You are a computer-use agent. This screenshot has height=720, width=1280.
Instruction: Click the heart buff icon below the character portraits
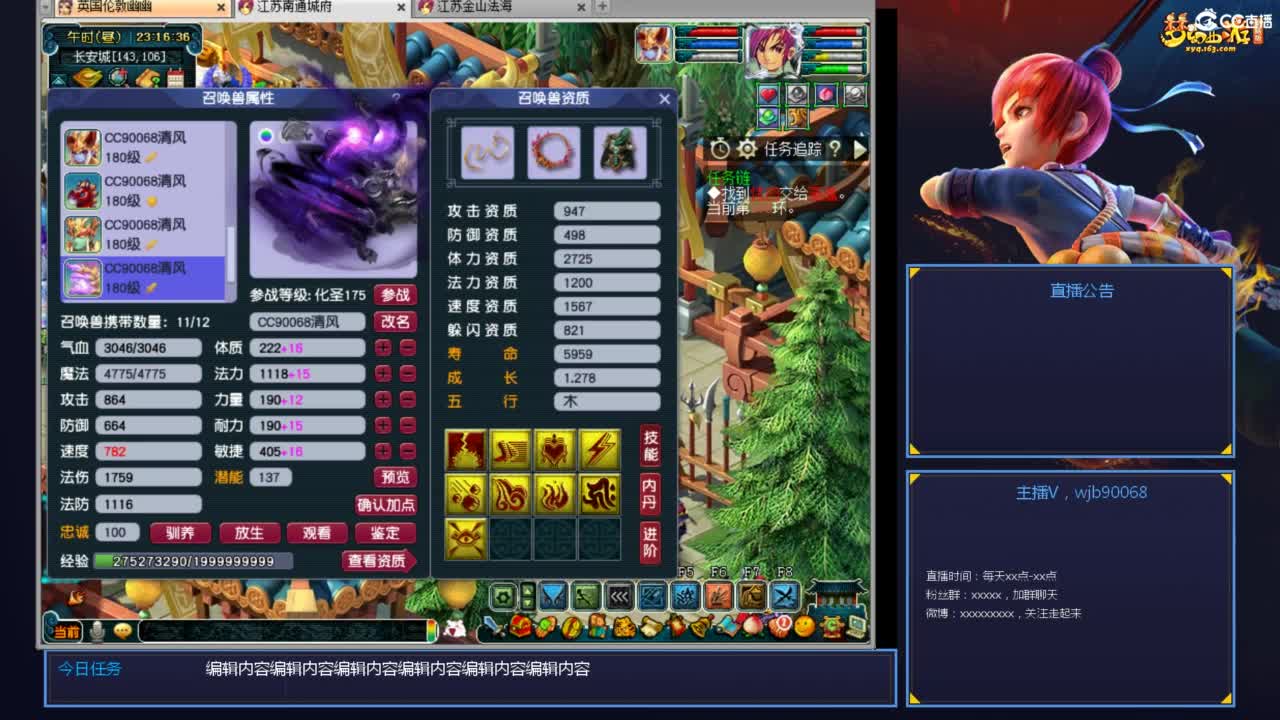pyautogui.click(x=767, y=94)
